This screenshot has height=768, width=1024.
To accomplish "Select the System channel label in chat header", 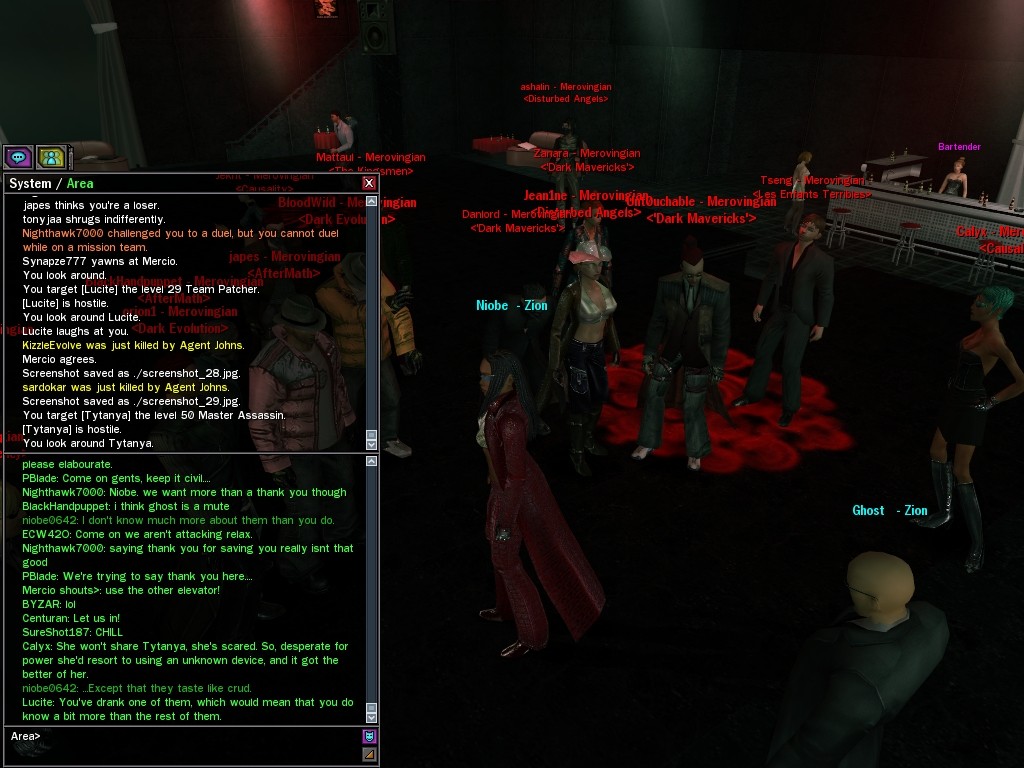I will [30, 184].
